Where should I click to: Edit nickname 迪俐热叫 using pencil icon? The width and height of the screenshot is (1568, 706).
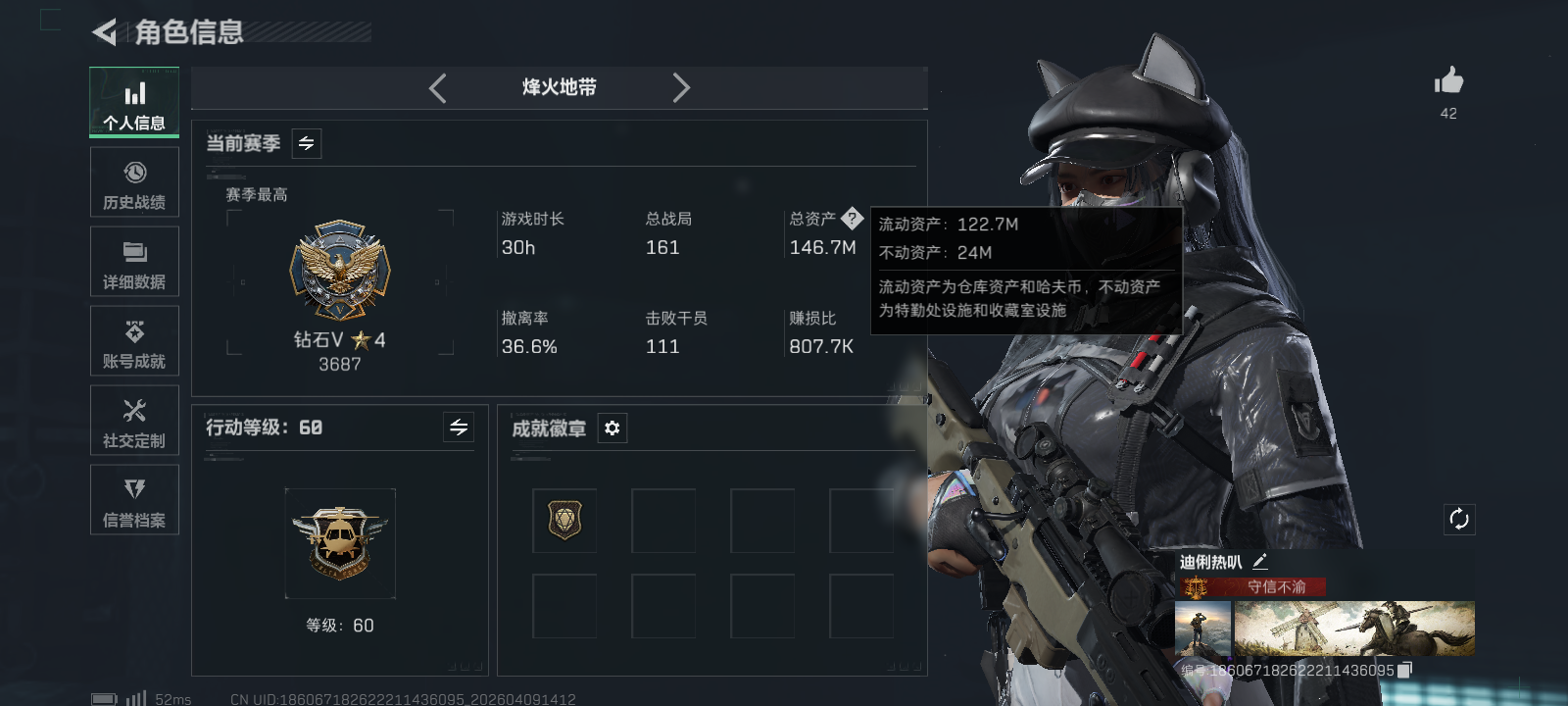1262,561
